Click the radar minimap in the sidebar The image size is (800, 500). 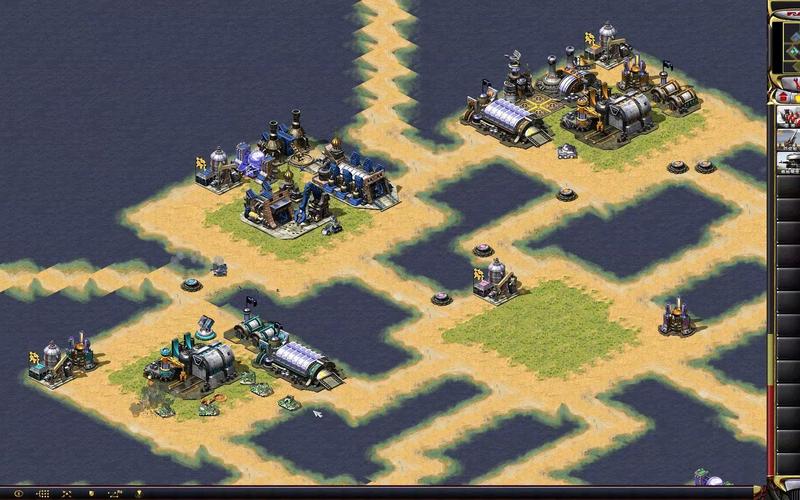coord(790,45)
